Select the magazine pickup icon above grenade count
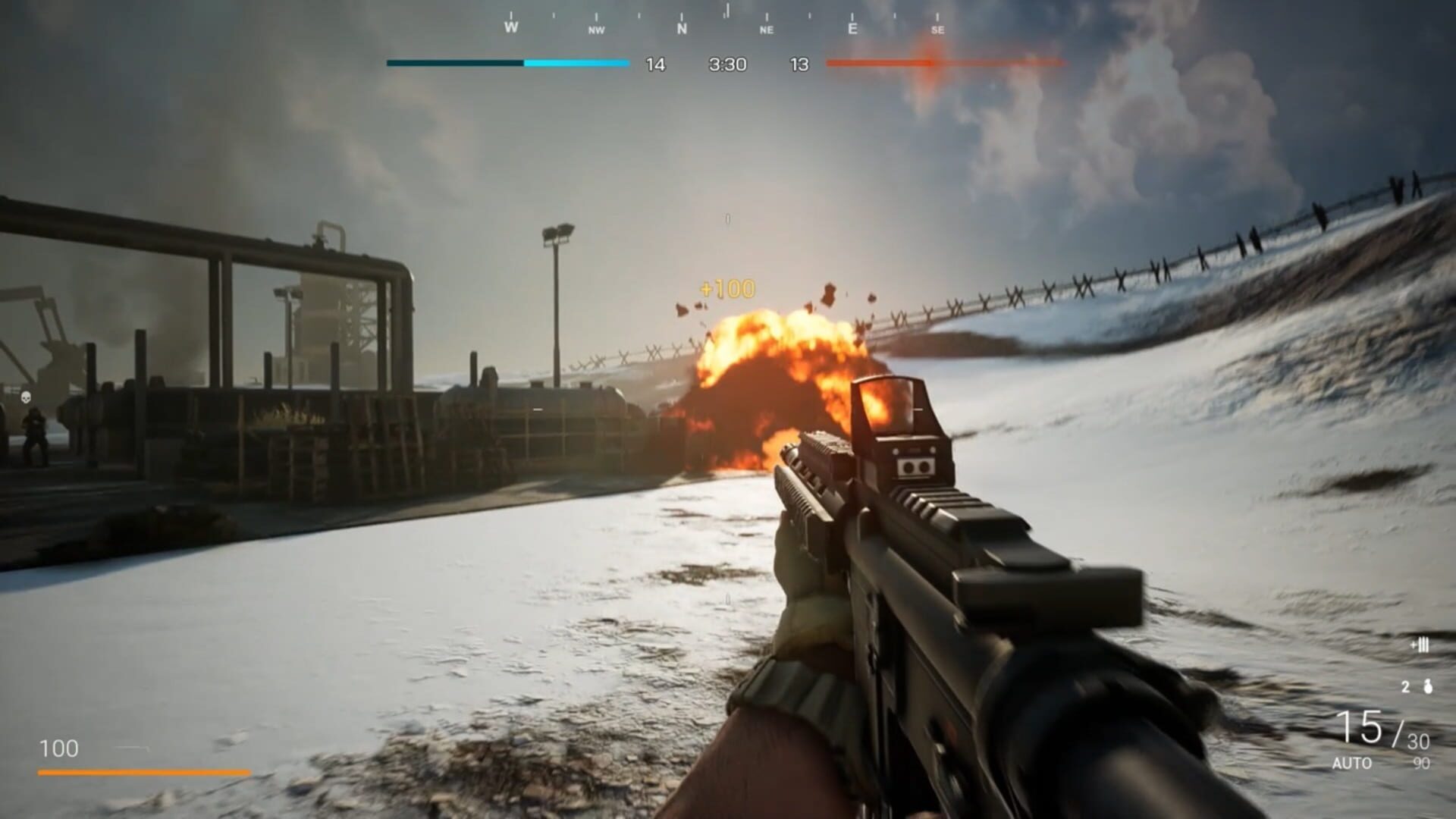Image resolution: width=1456 pixels, height=819 pixels. (1421, 645)
